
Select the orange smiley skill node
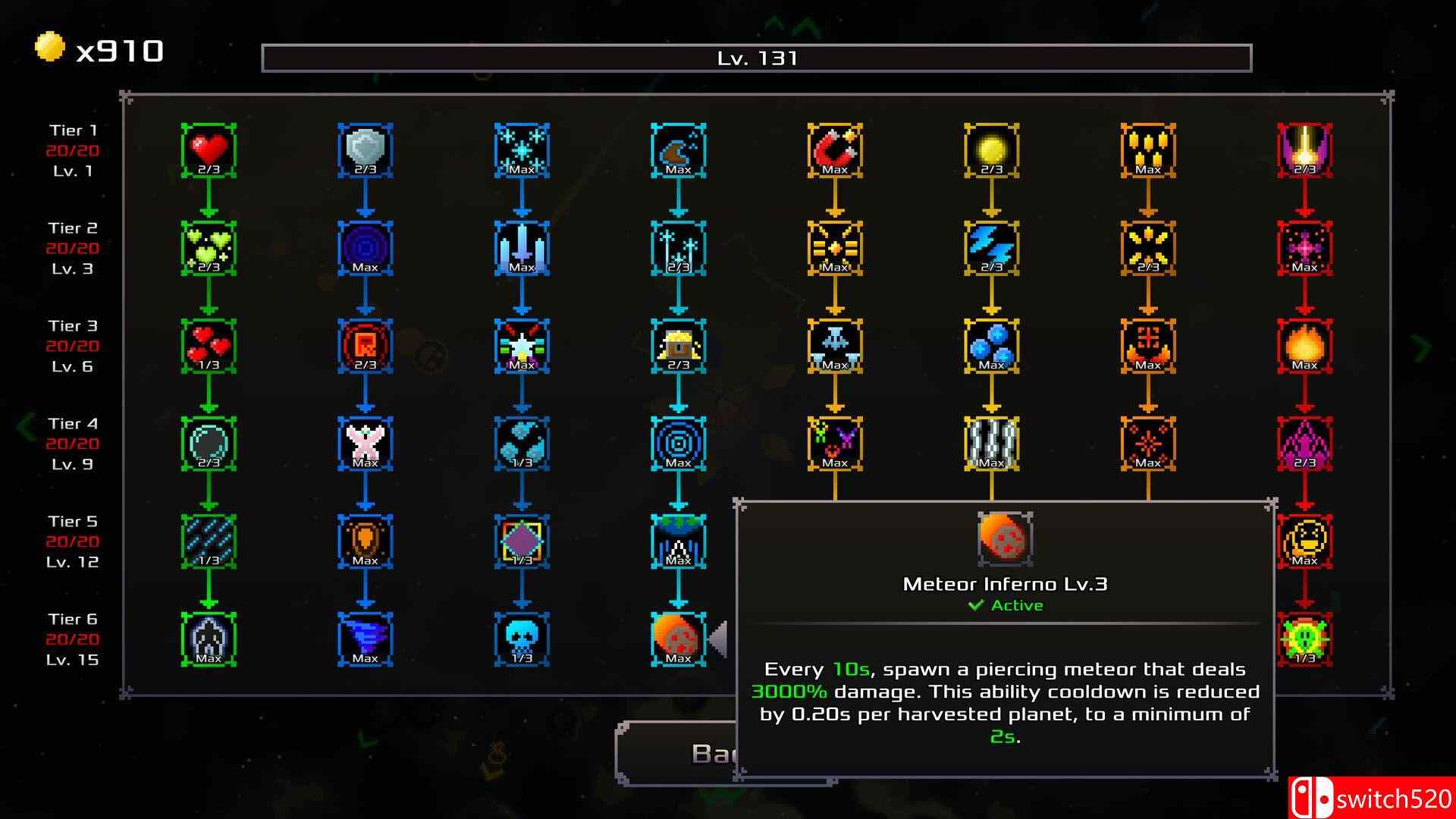[1304, 541]
